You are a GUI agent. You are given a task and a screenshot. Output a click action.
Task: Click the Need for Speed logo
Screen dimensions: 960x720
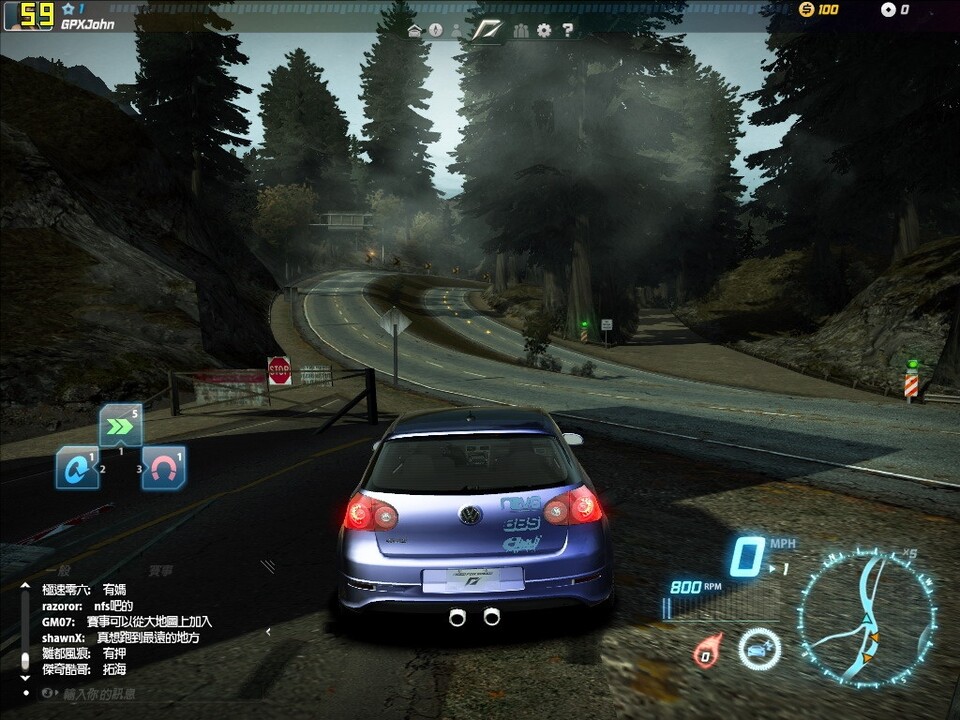tap(487, 30)
